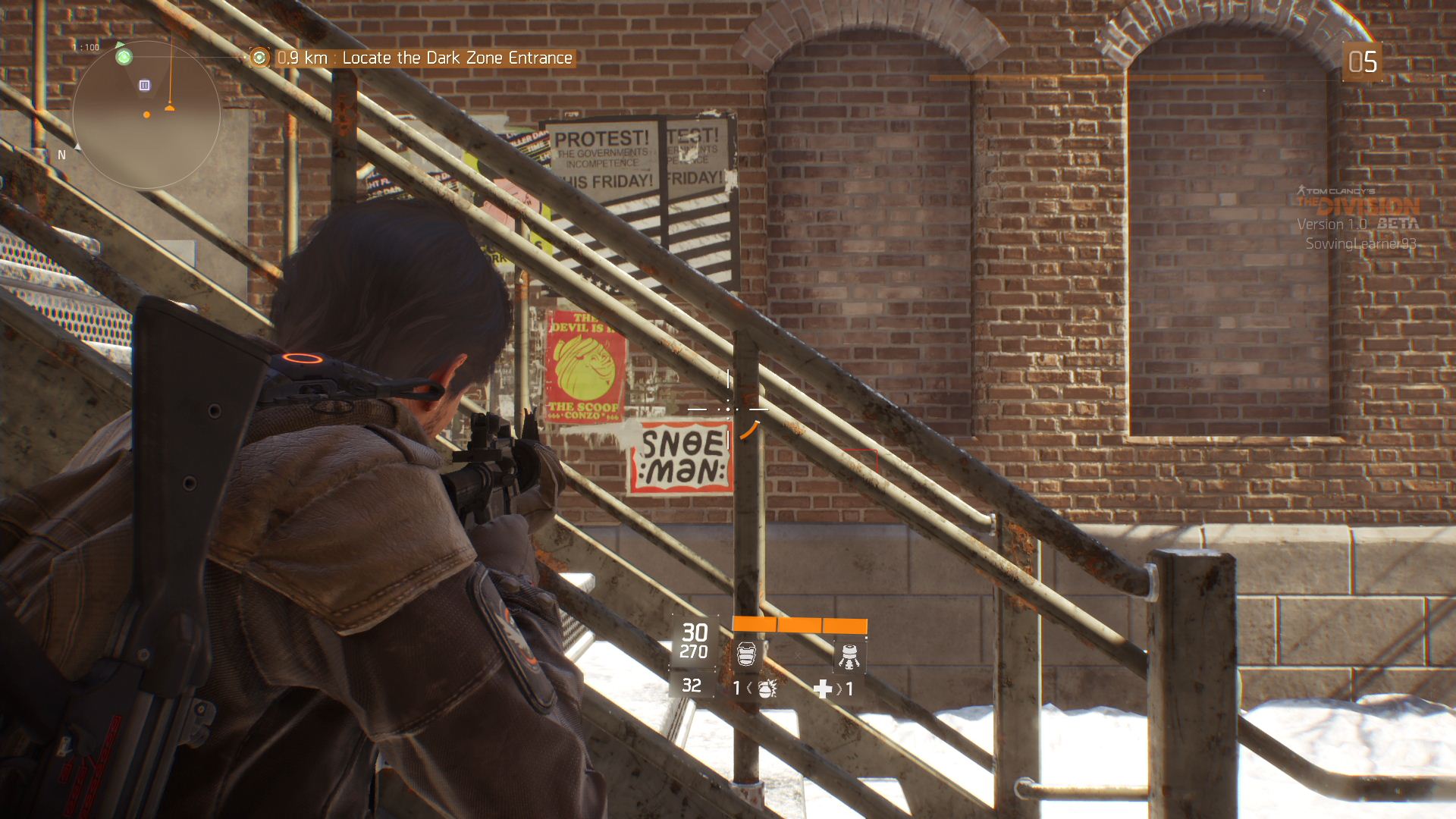Select the grenade icon
This screenshot has width=1456, height=819.
point(766,689)
